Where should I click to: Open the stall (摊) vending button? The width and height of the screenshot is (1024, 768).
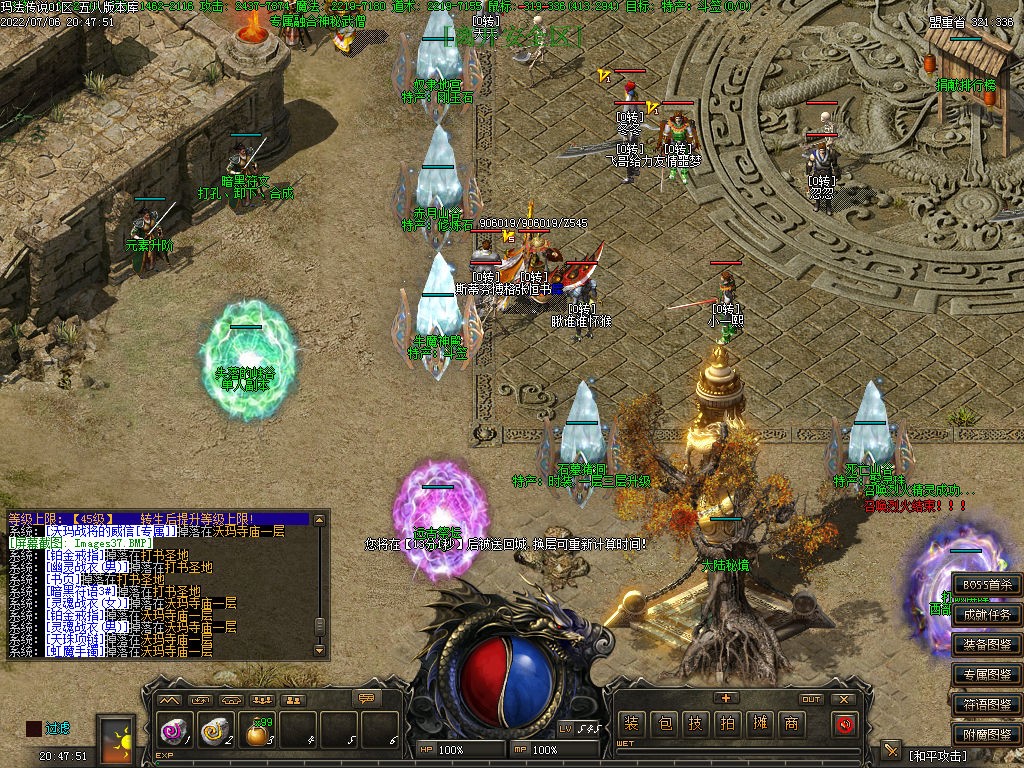760,723
